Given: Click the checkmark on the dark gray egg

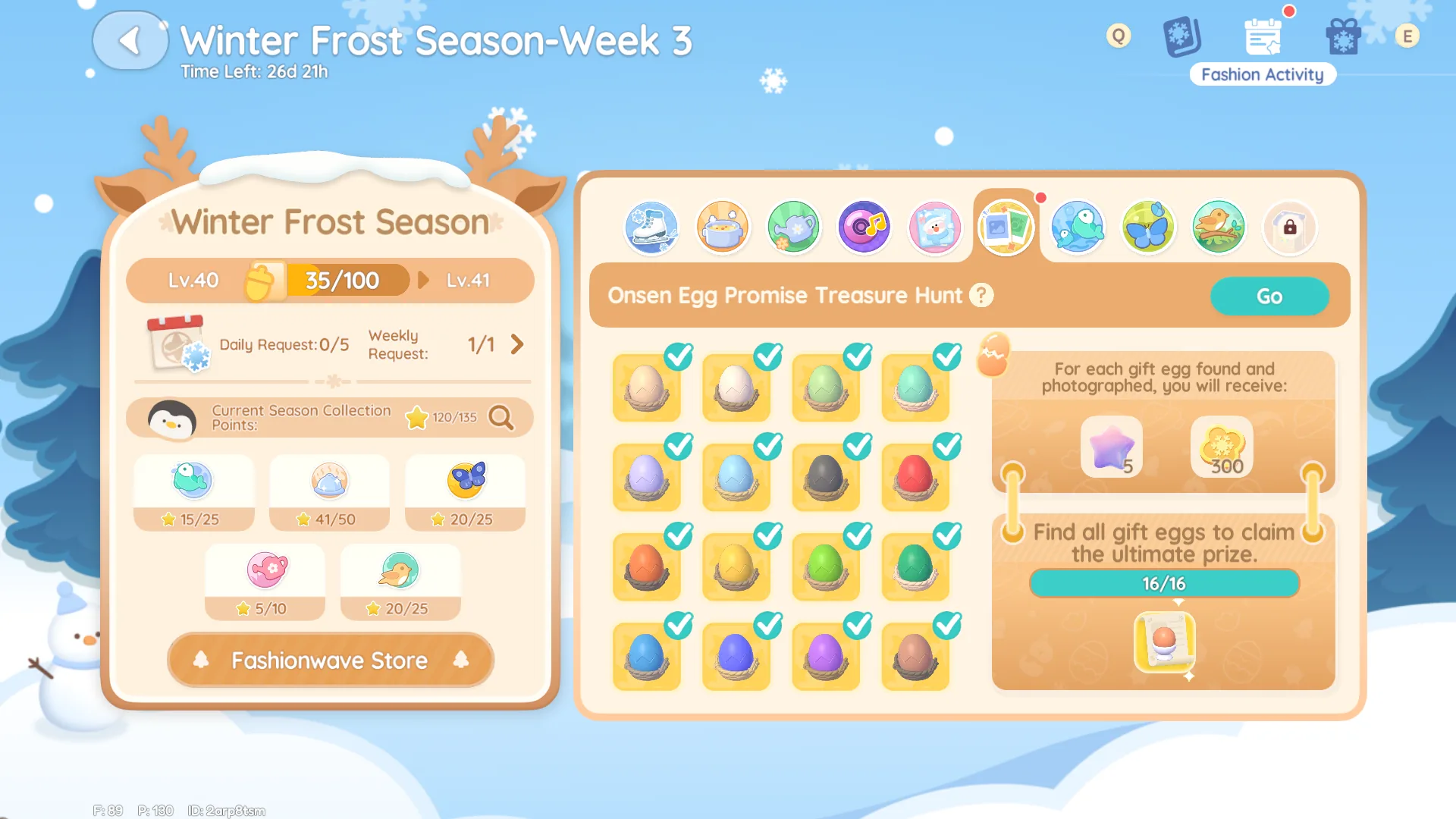Looking at the screenshot, I should 855,447.
